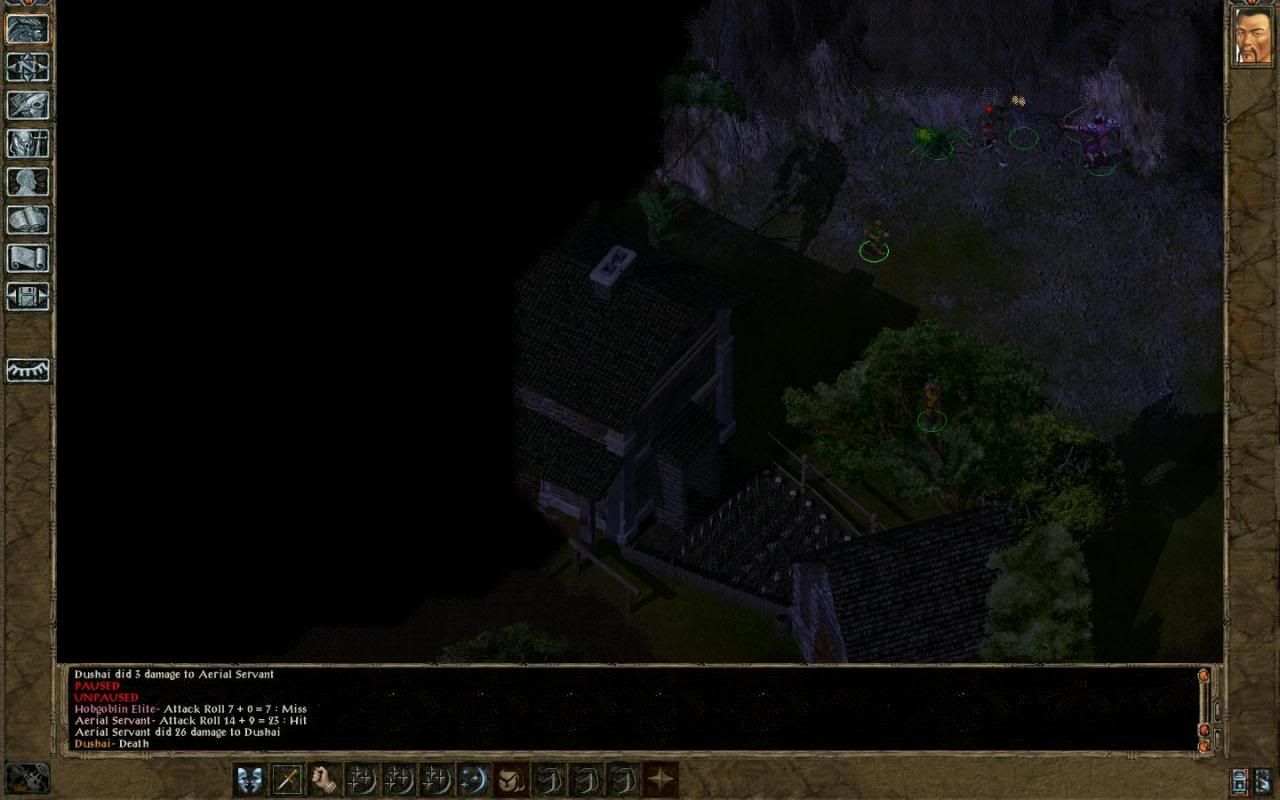This screenshot has height=800, width=1280.
Task: Start a conversation using the masks icon
Action: [x=250, y=779]
